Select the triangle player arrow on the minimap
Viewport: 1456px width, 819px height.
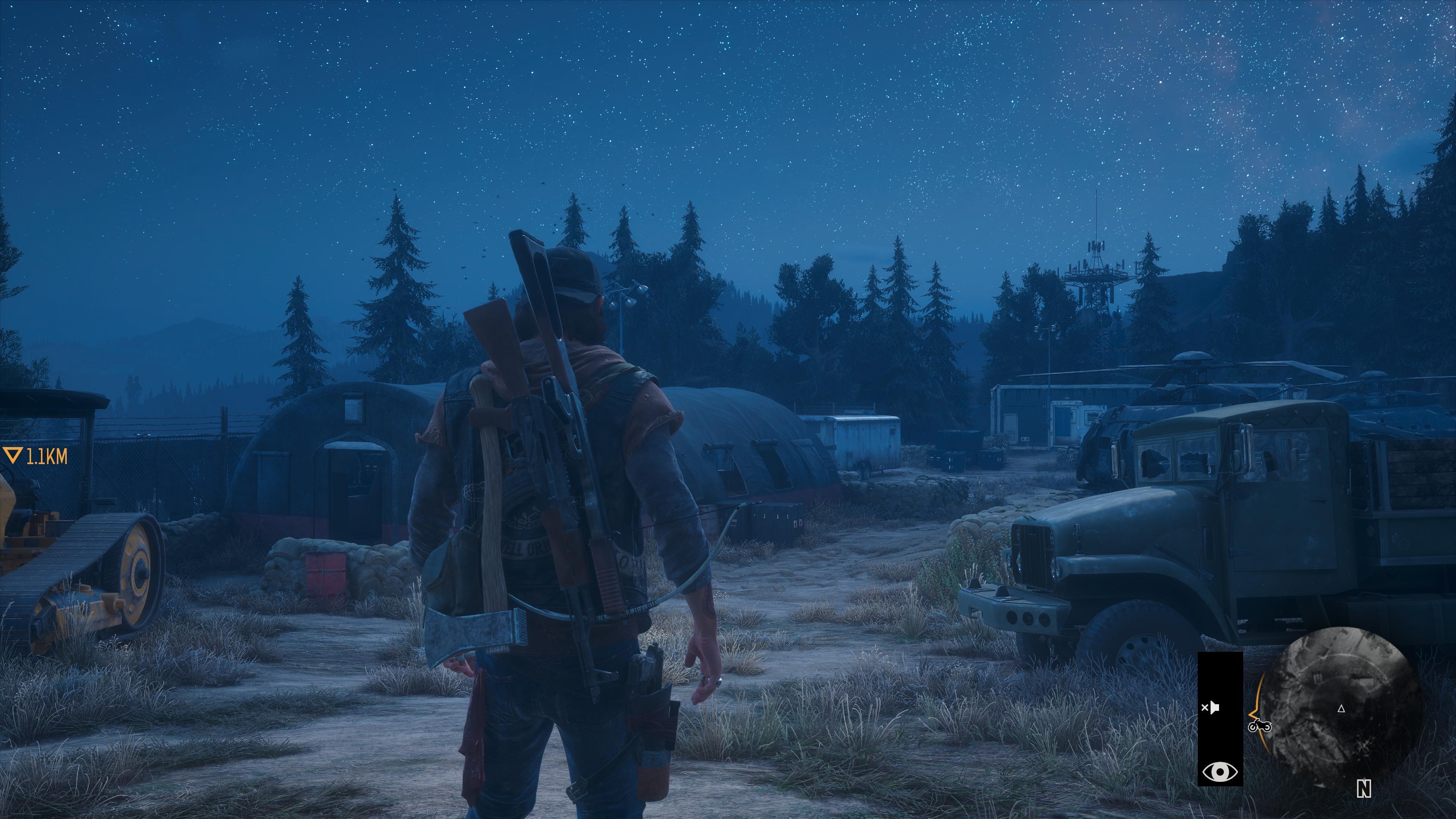[x=1341, y=708]
